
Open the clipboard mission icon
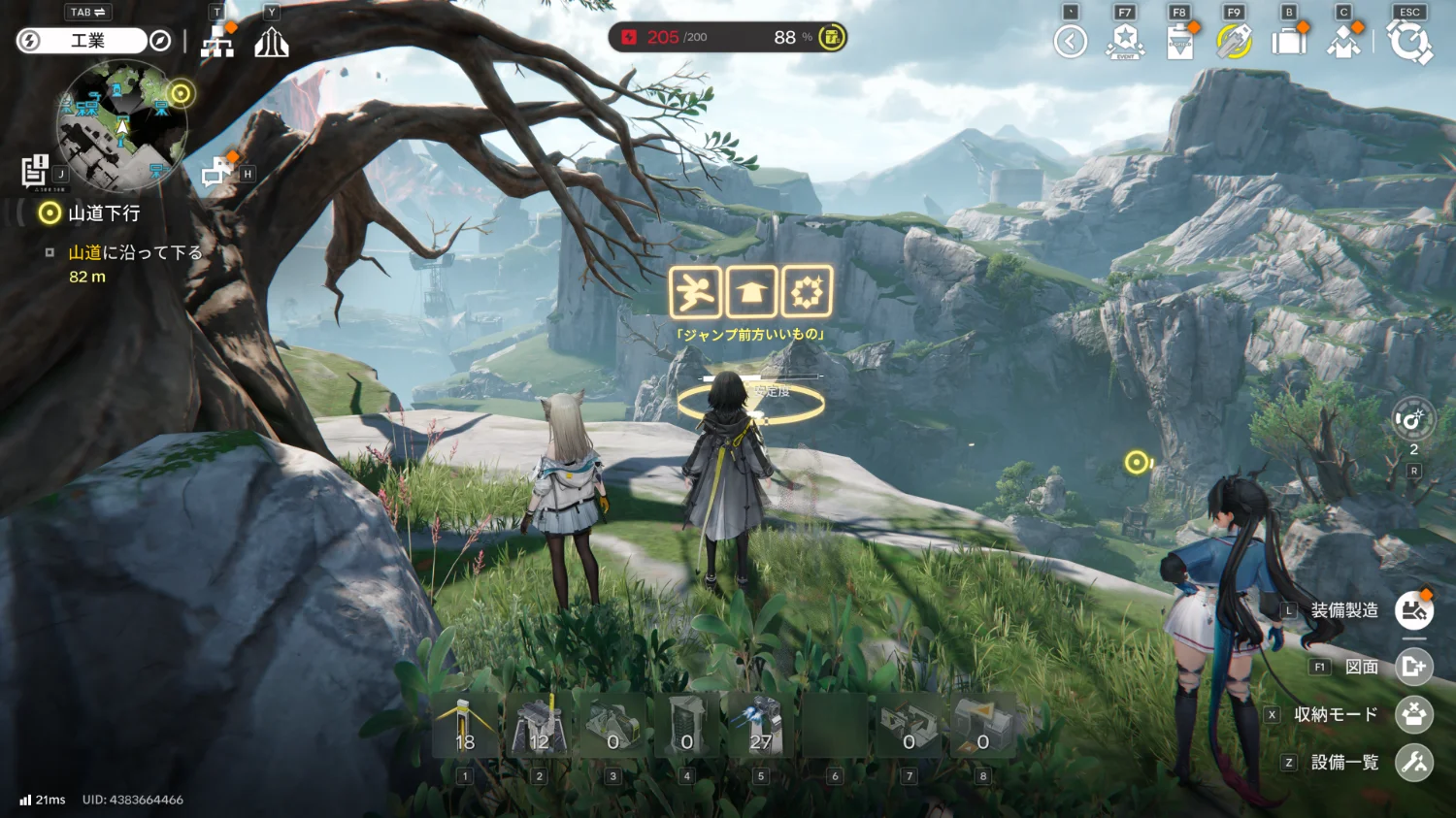(x=1179, y=42)
